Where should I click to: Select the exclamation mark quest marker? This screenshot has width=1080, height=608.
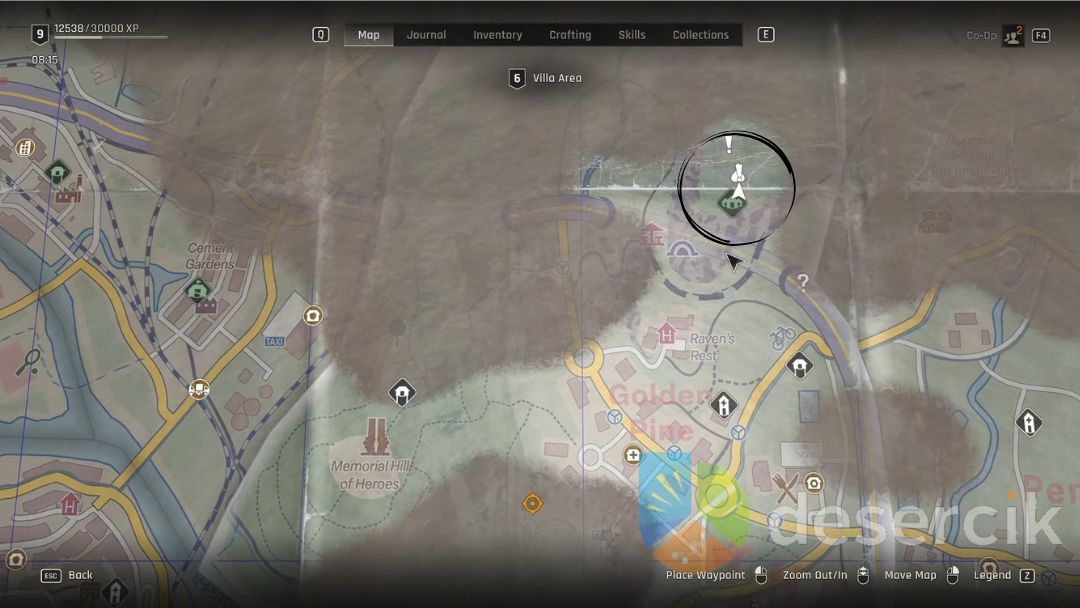pyautogui.click(x=729, y=146)
